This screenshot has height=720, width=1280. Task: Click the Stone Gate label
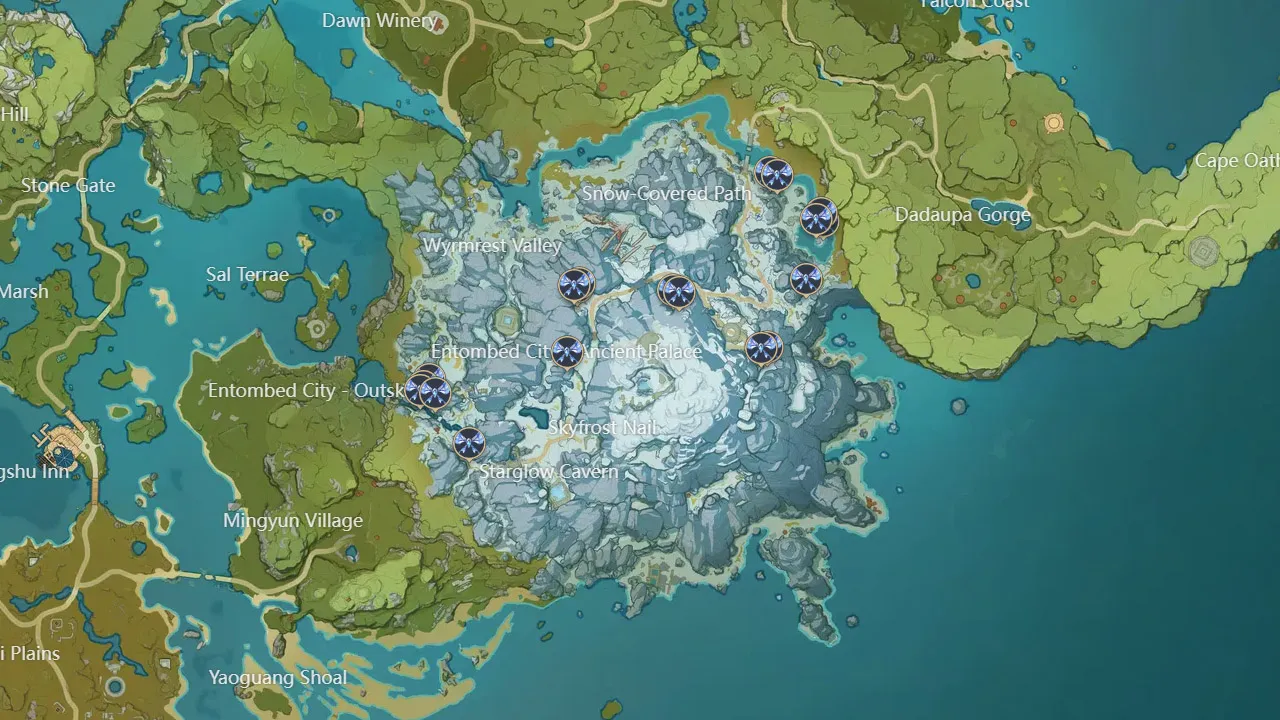pos(67,185)
